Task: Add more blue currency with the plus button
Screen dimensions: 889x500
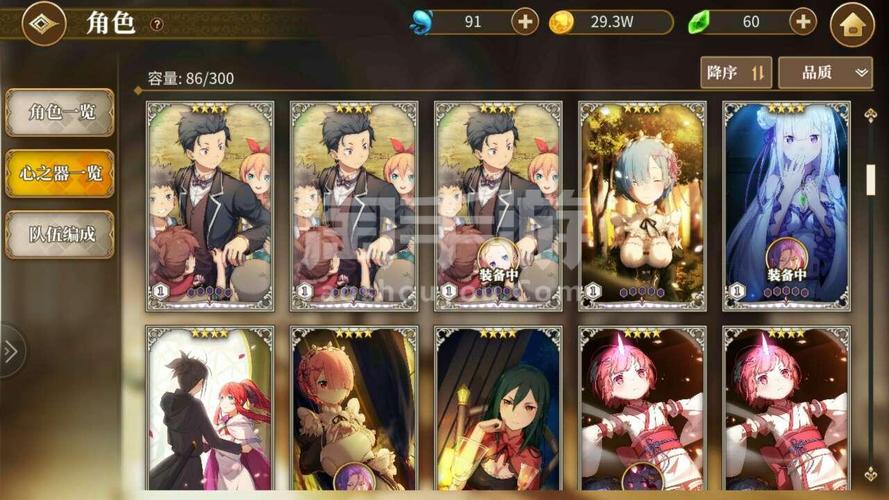Action: [525, 21]
